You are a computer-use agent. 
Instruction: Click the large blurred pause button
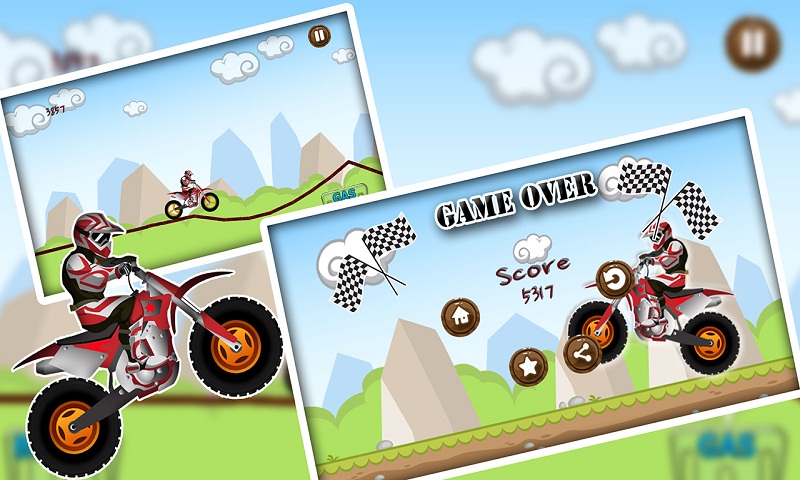(752, 45)
